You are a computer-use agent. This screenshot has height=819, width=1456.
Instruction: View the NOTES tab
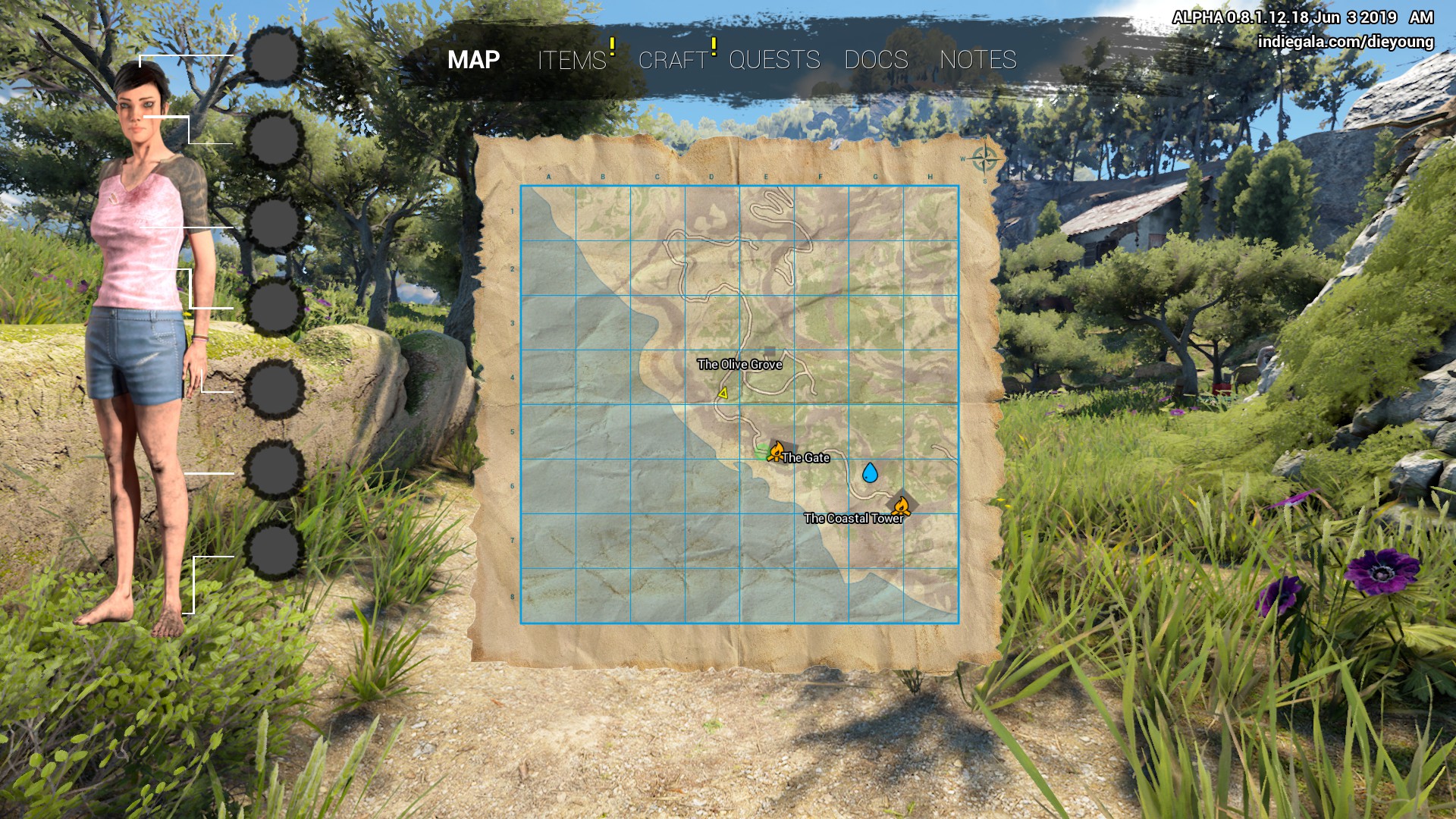point(977,60)
